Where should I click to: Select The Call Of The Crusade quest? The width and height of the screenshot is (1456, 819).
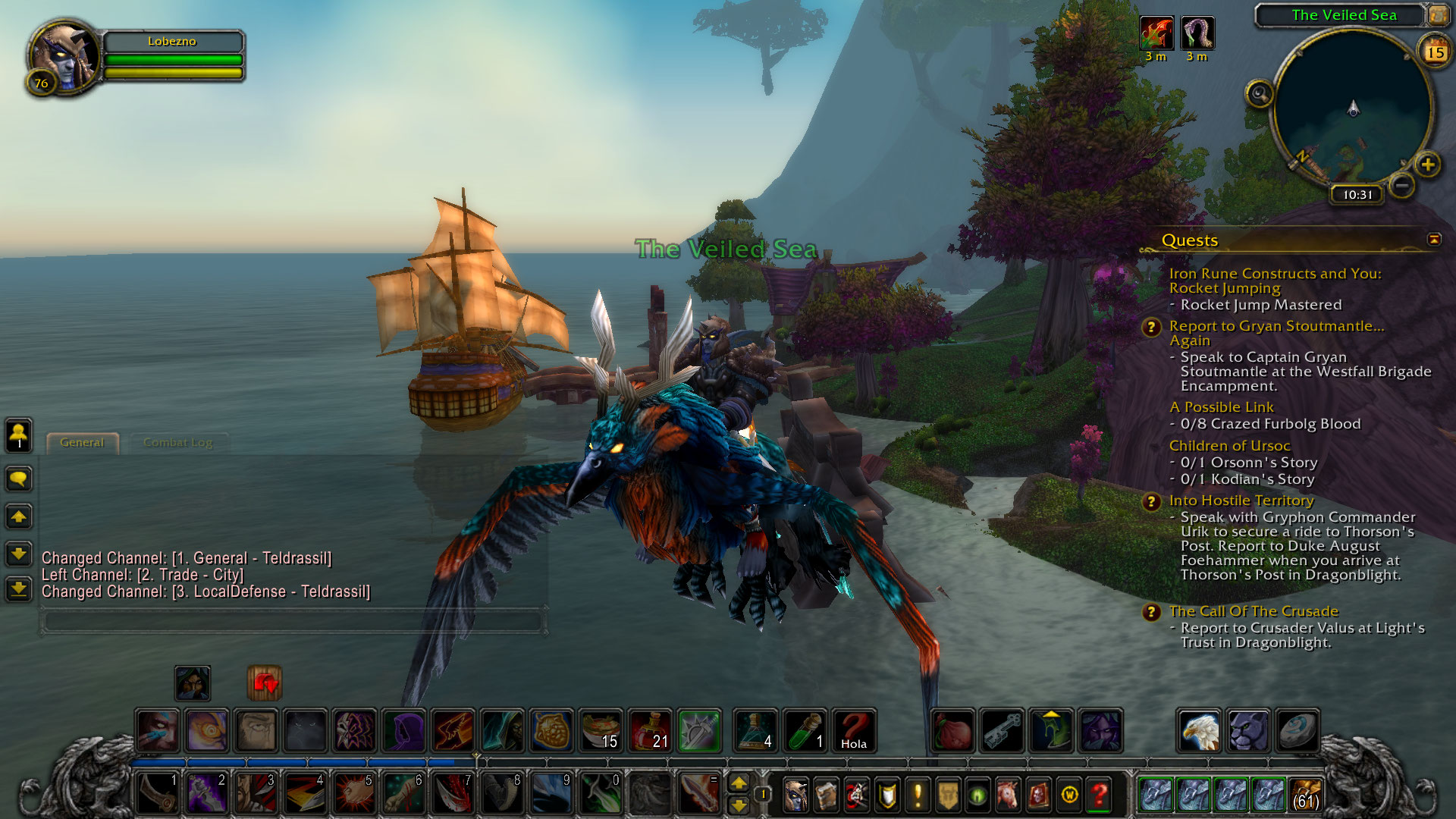pos(1253,611)
